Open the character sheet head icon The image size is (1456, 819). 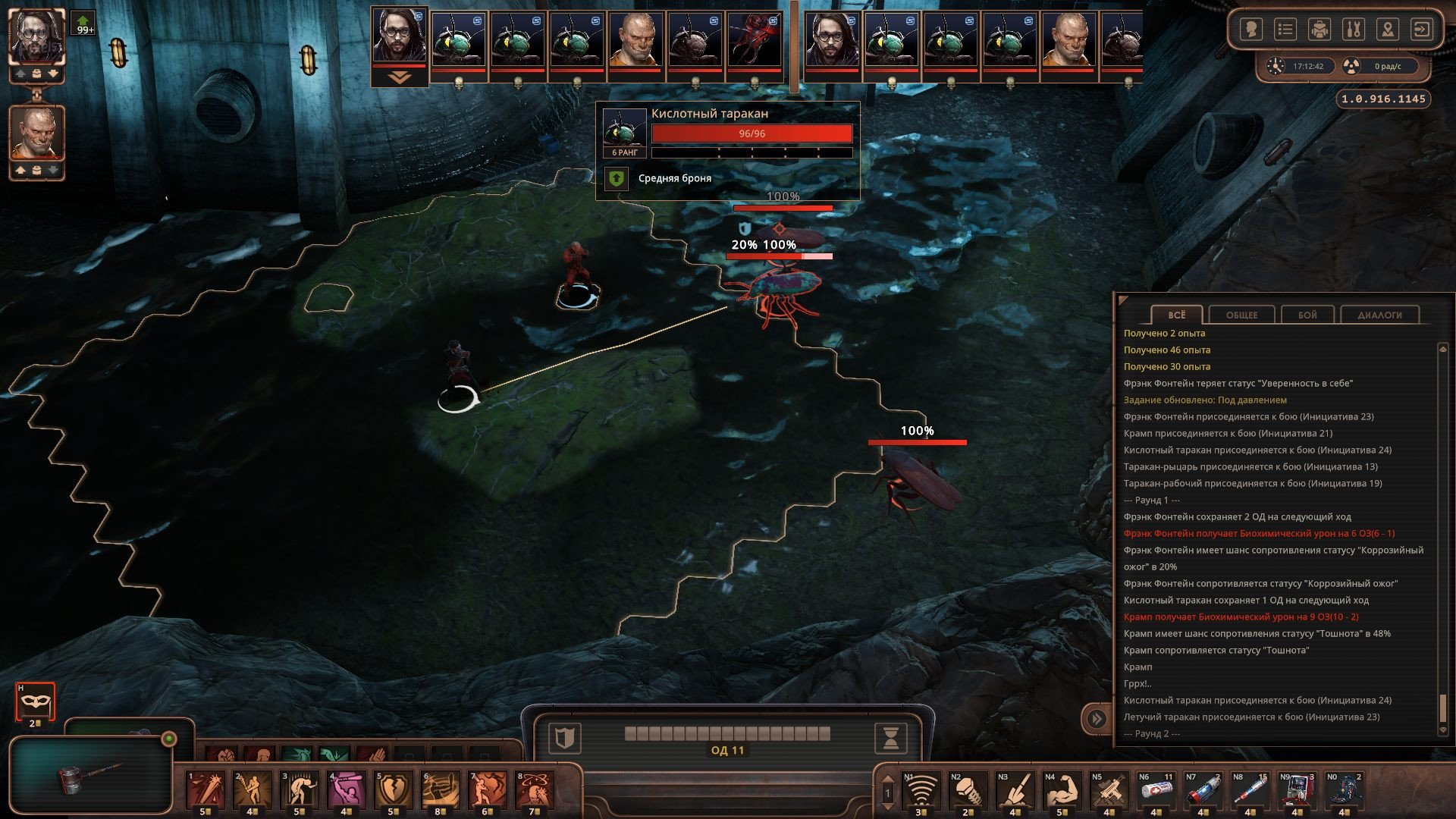[1250, 30]
